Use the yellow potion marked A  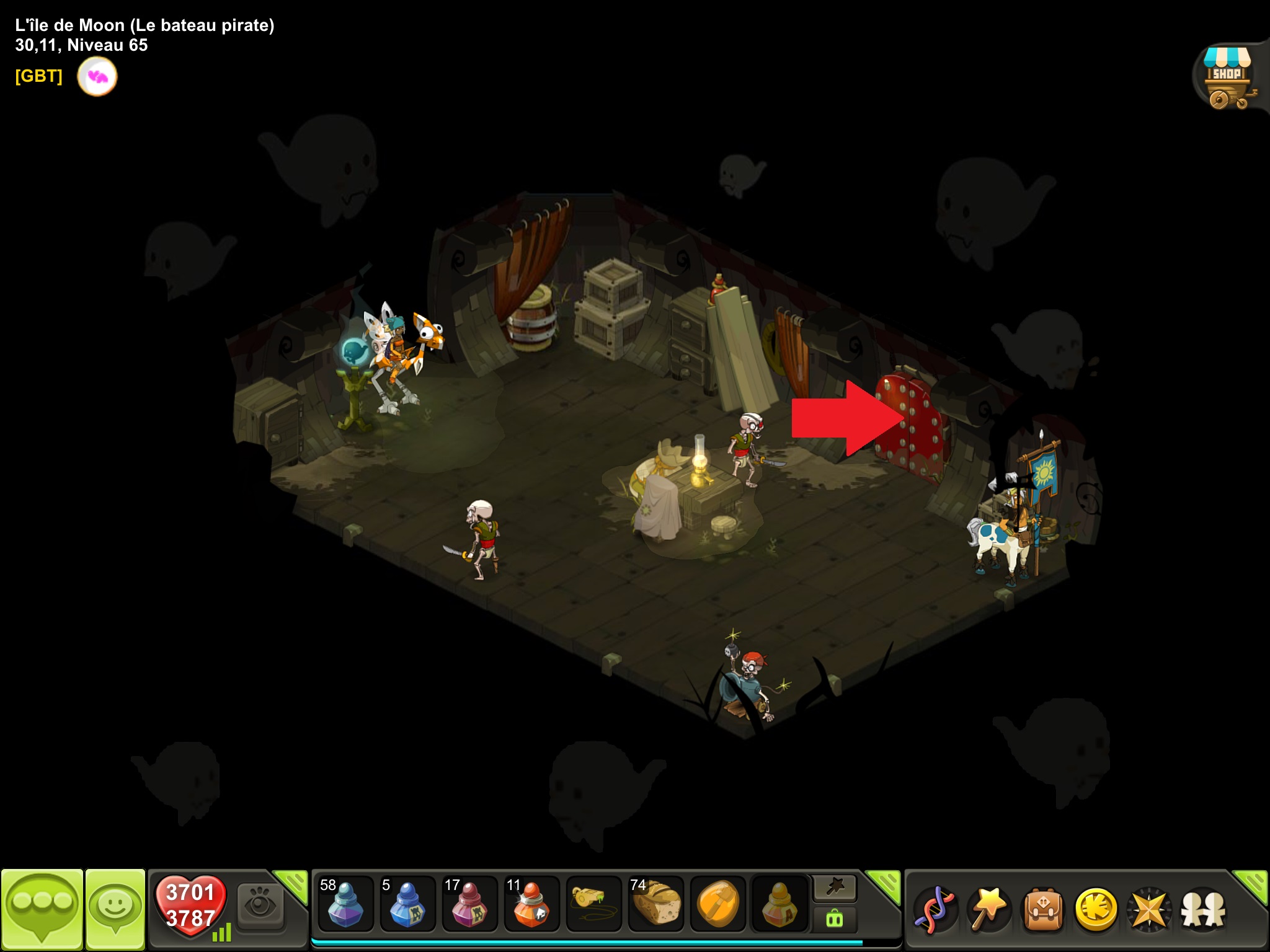tap(779, 904)
